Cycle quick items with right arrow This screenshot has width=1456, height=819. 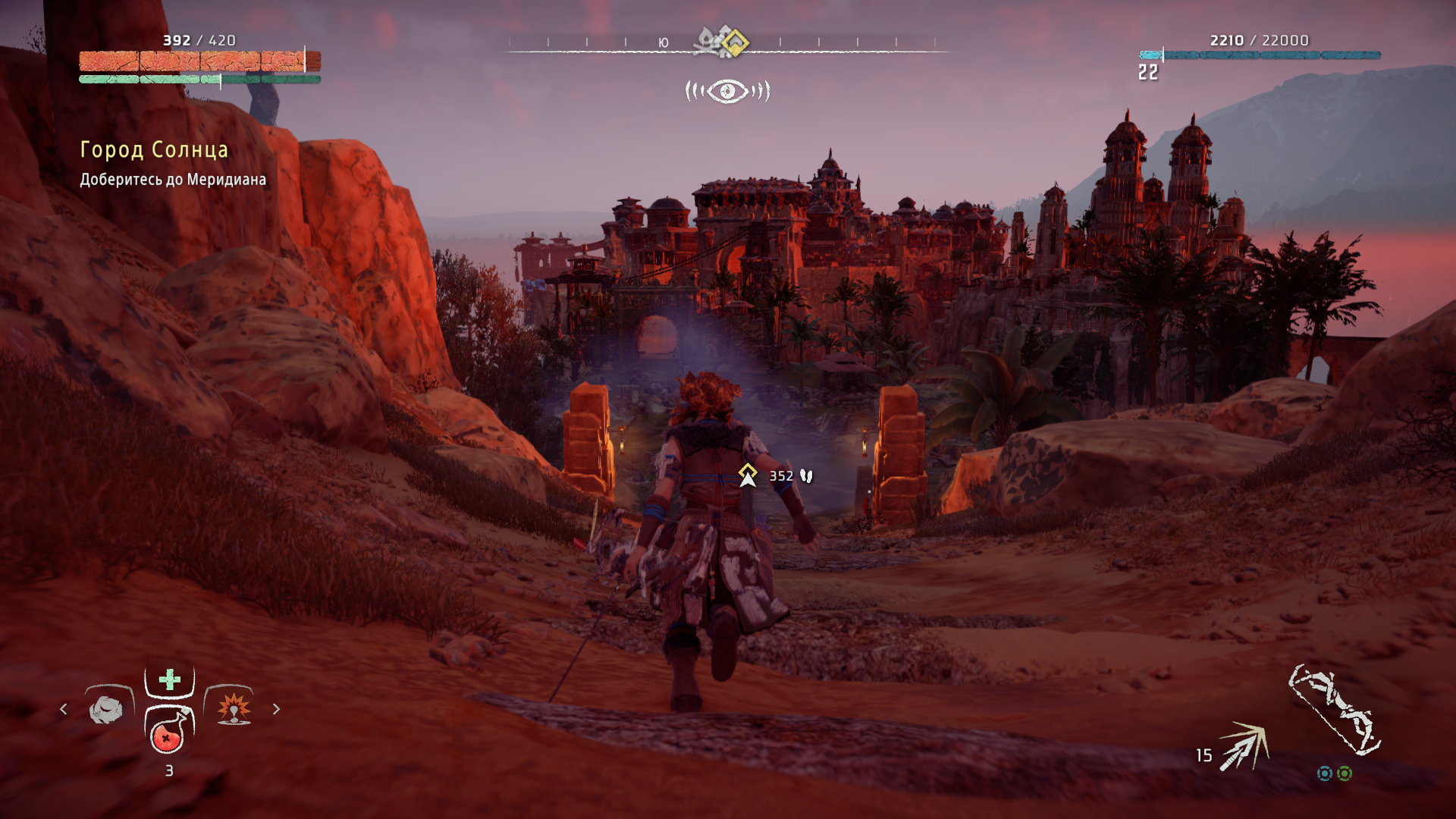point(276,709)
